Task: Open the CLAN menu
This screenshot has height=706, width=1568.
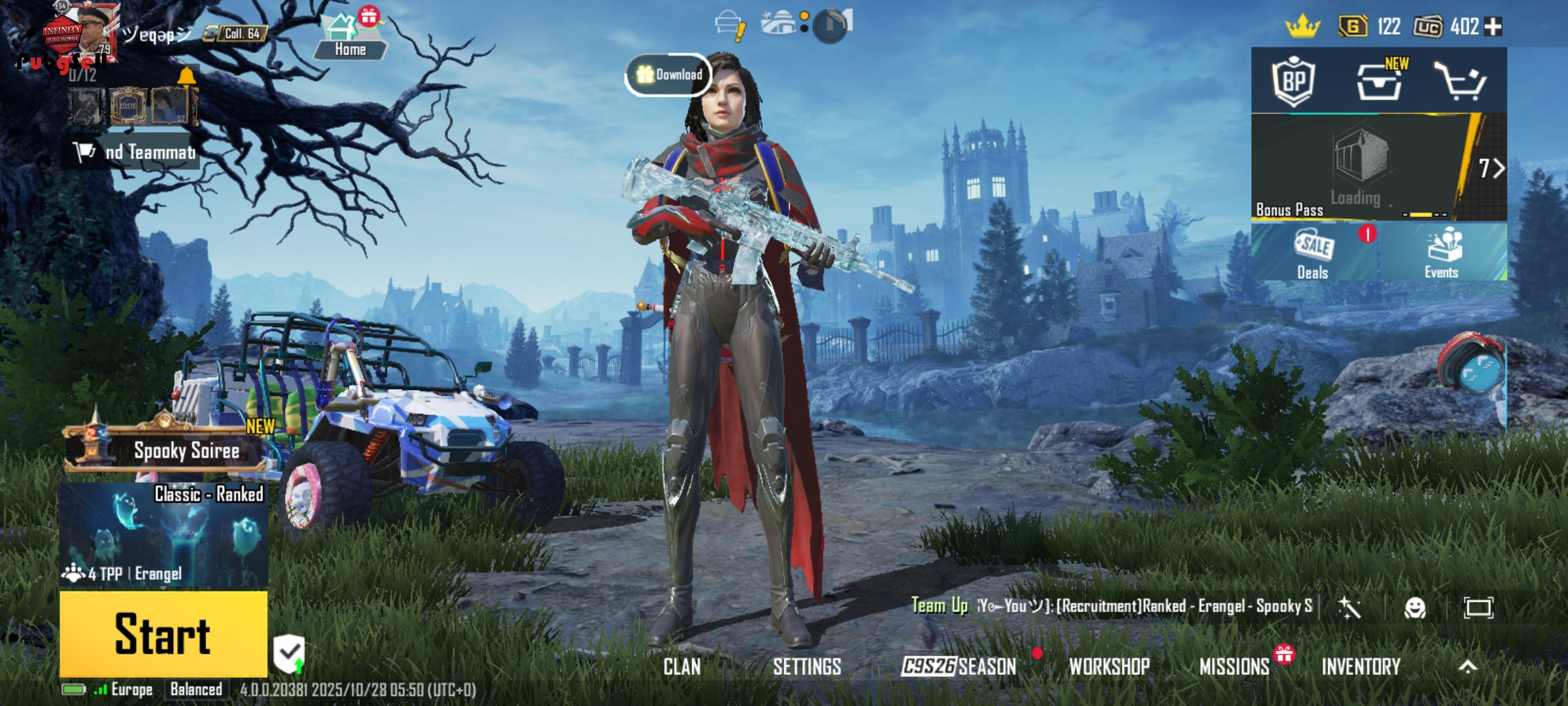Action: [681, 667]
